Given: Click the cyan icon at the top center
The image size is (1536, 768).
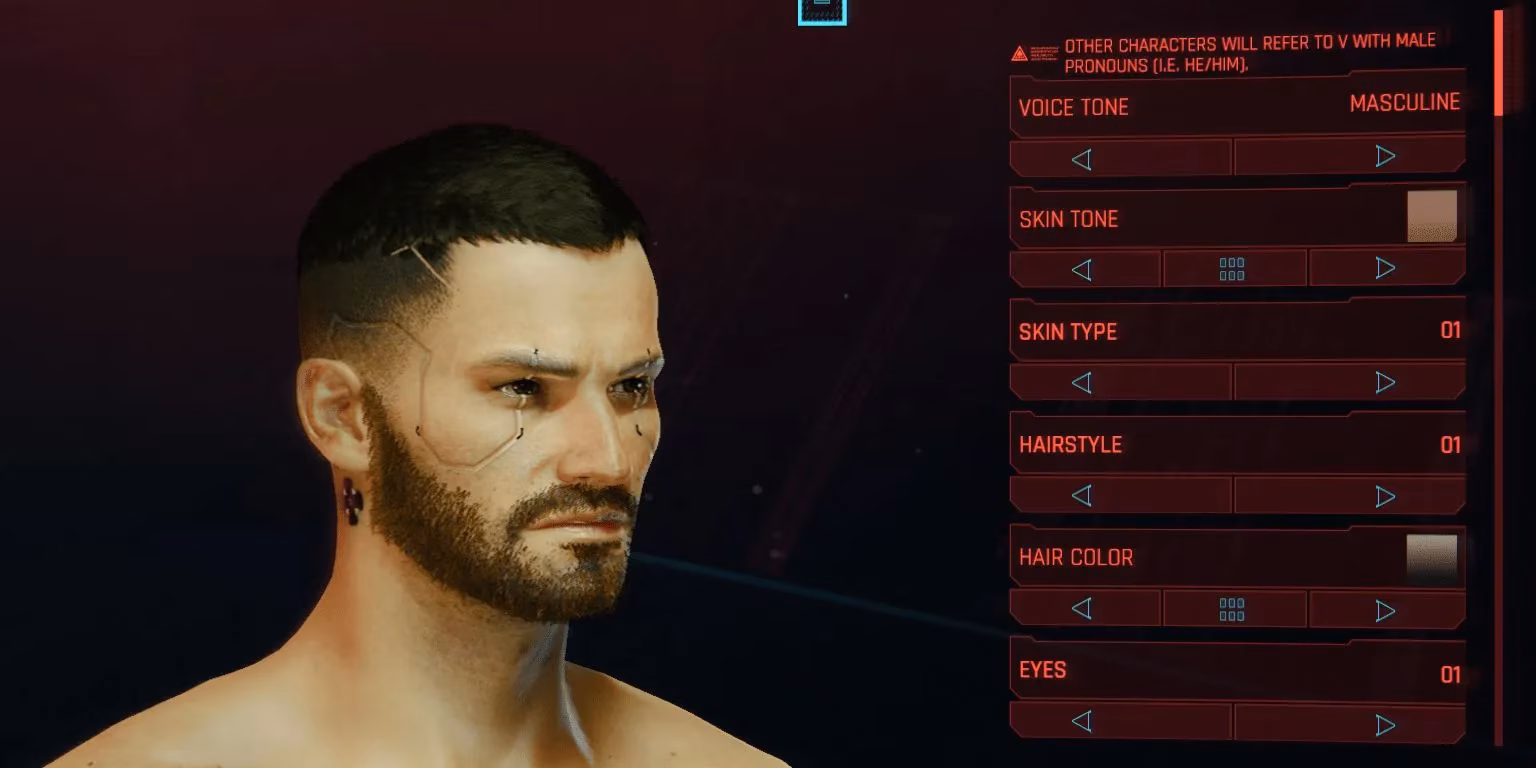Looking at the screenshot, I should pyautogui.click(x=822, y=11).
